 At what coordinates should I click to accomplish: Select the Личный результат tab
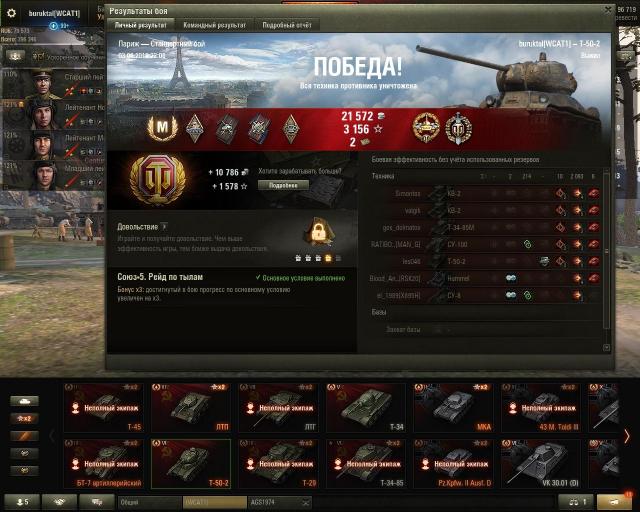[140, 23]
